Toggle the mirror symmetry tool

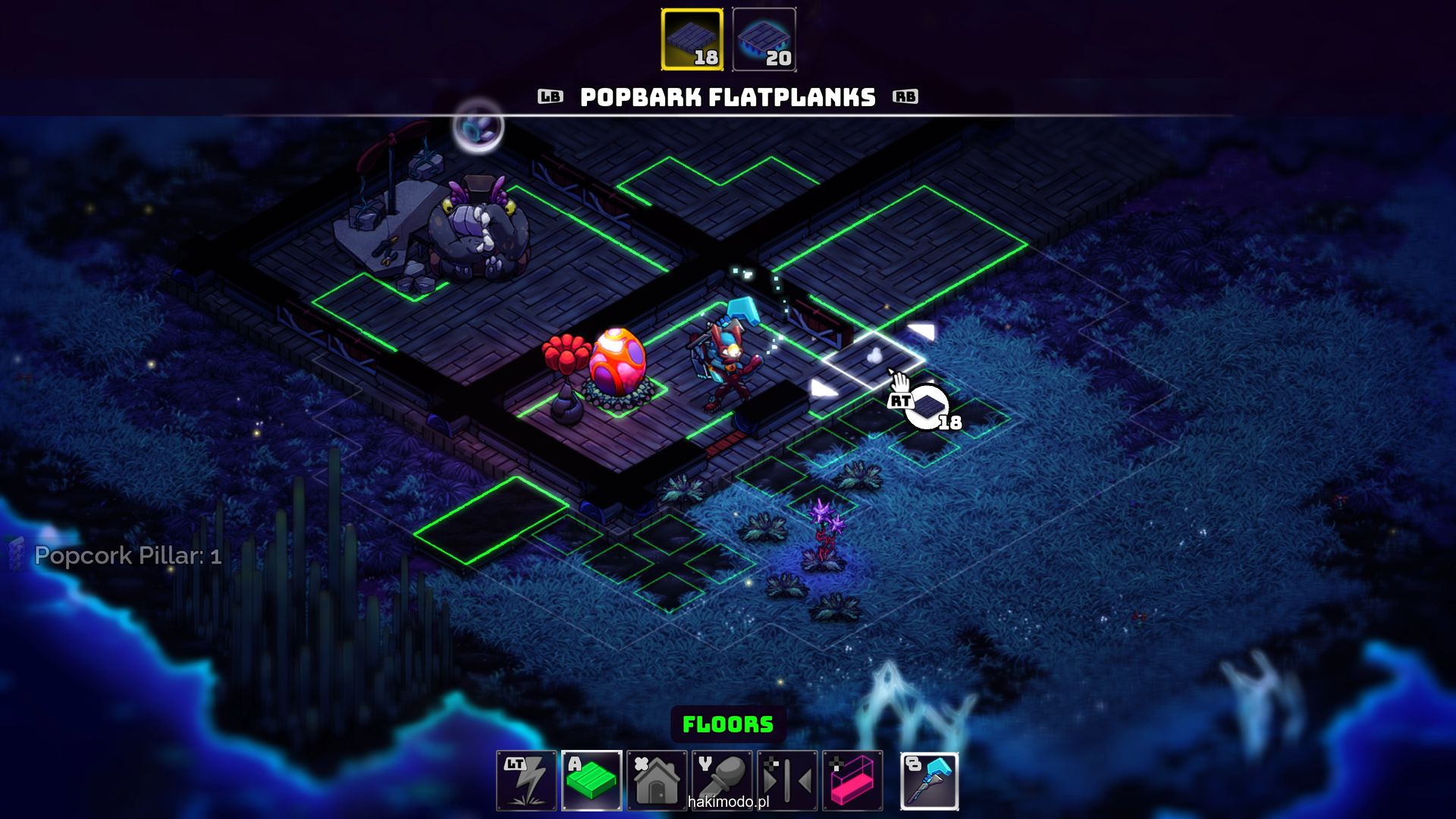tap(787, 780)
